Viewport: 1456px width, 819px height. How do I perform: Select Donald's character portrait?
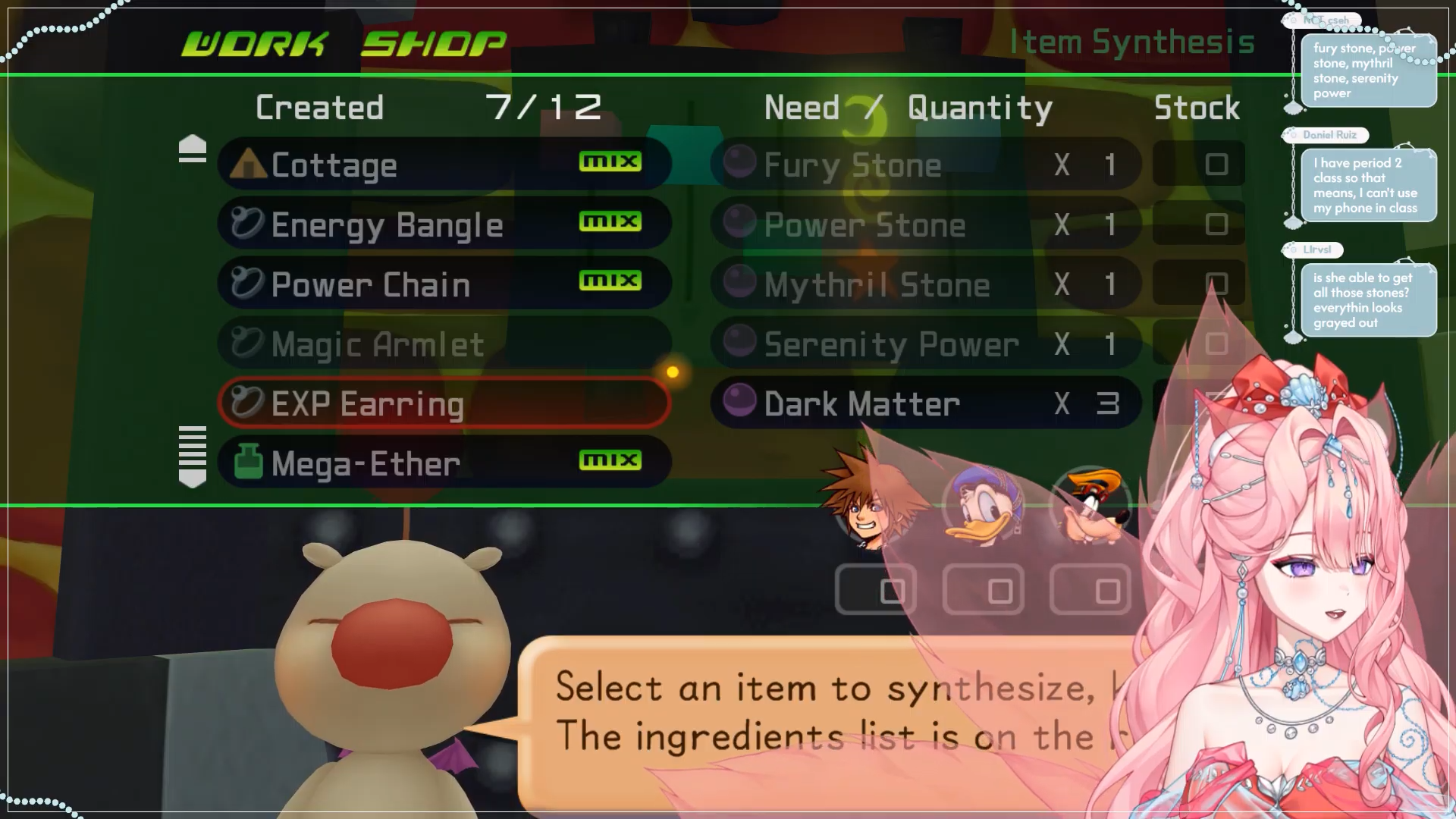pyautogui.click(x=982, y=506)
